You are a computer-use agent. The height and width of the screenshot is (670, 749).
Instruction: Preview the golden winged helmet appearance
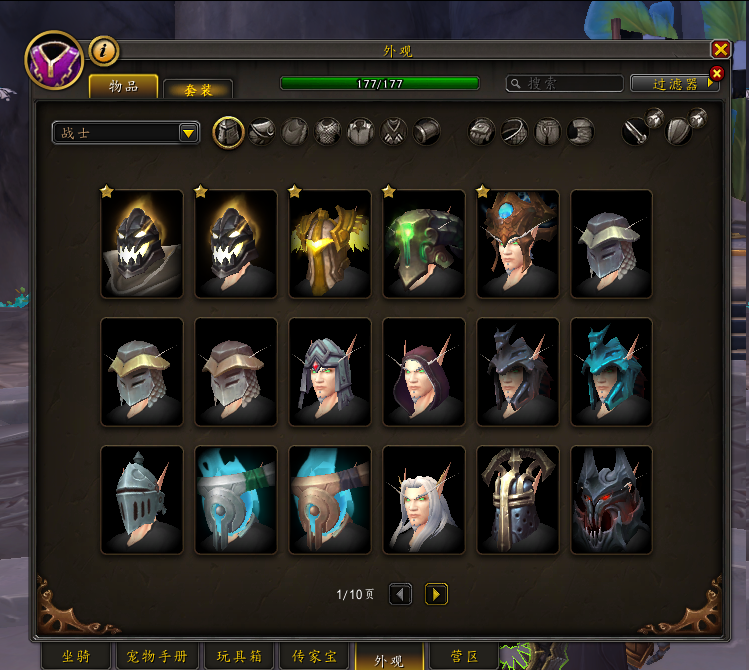coord(330,245)
